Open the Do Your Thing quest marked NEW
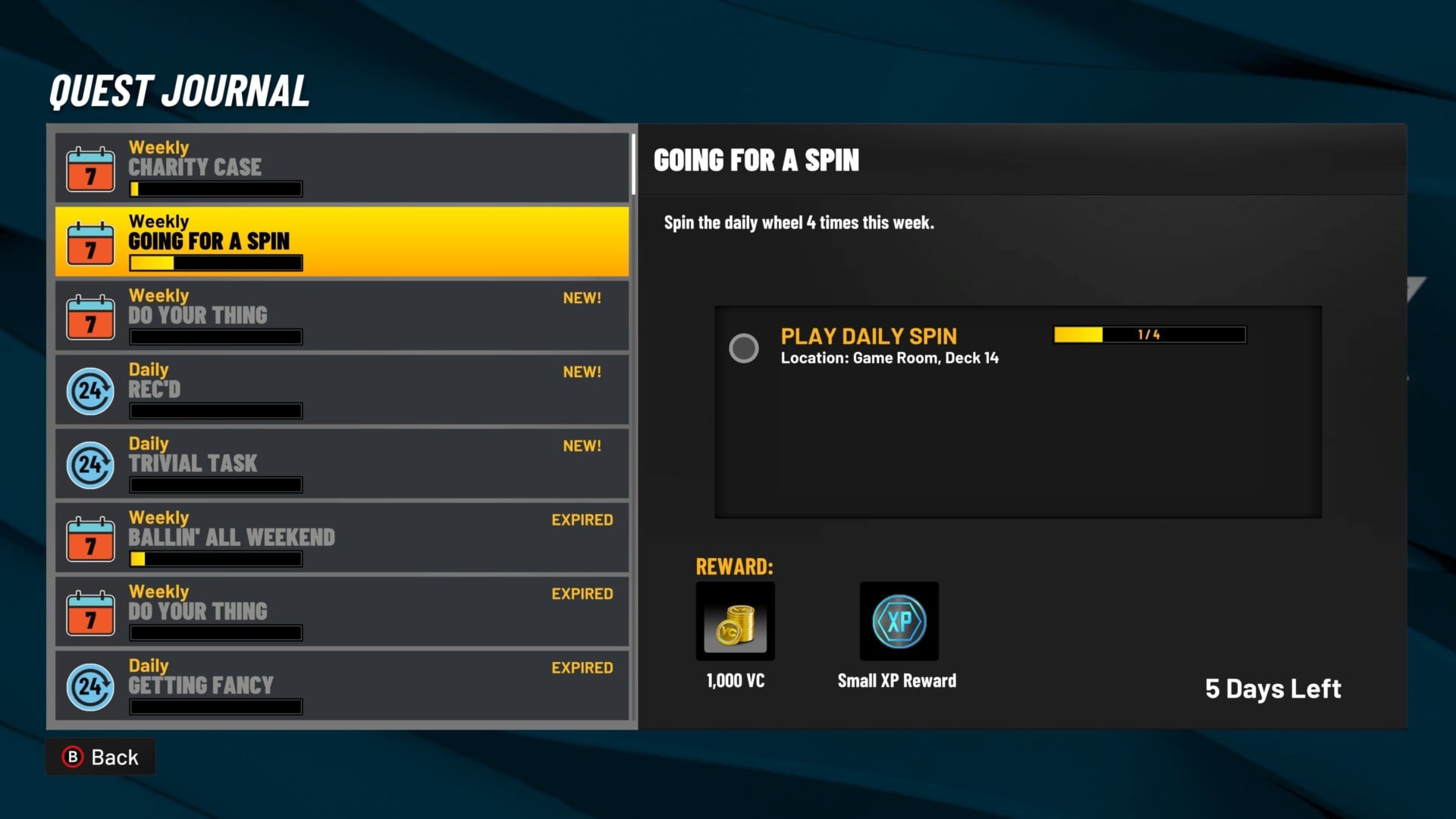 click(341, 315)
